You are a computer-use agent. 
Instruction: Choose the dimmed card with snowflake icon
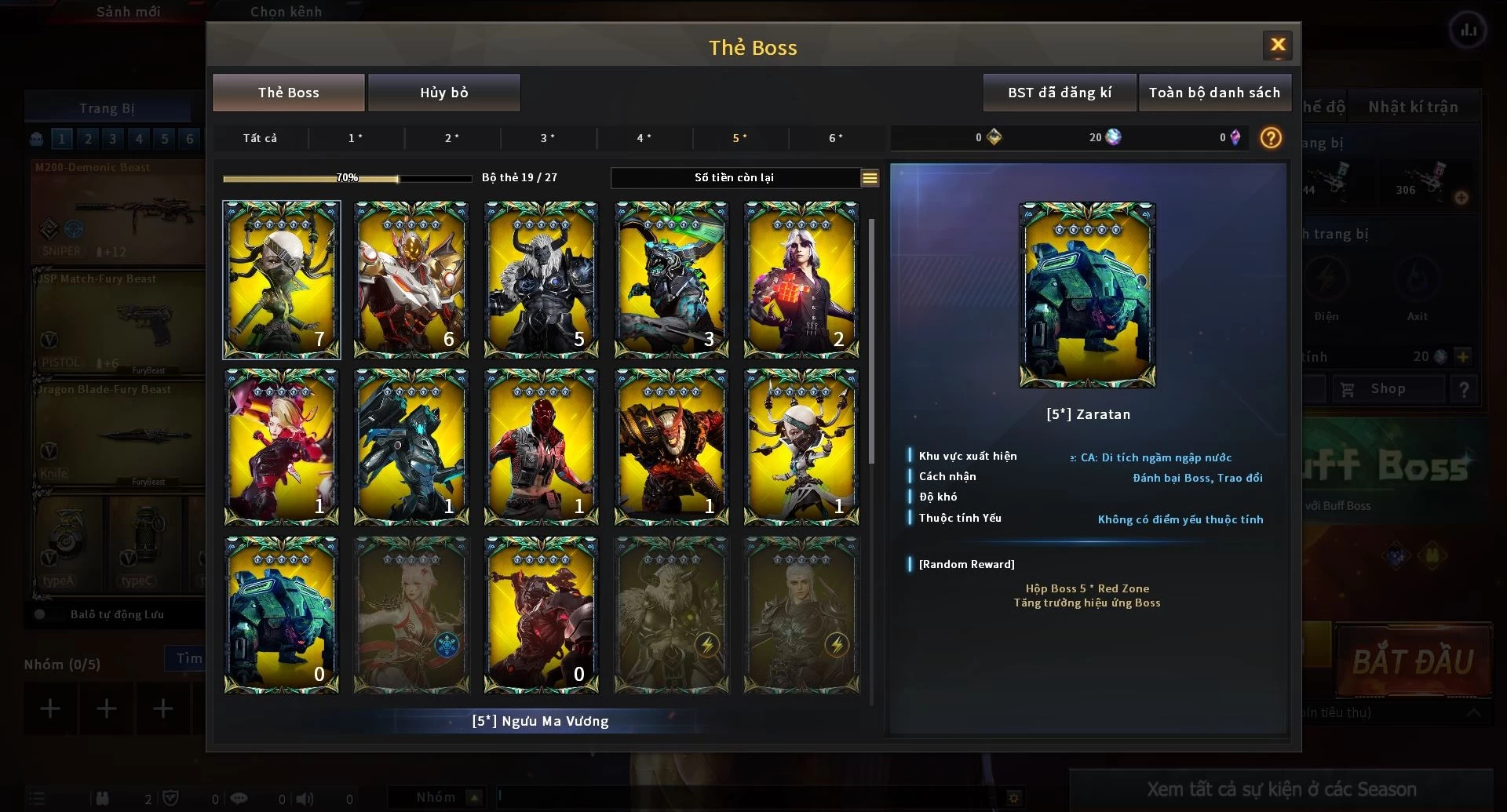[411, 615]
